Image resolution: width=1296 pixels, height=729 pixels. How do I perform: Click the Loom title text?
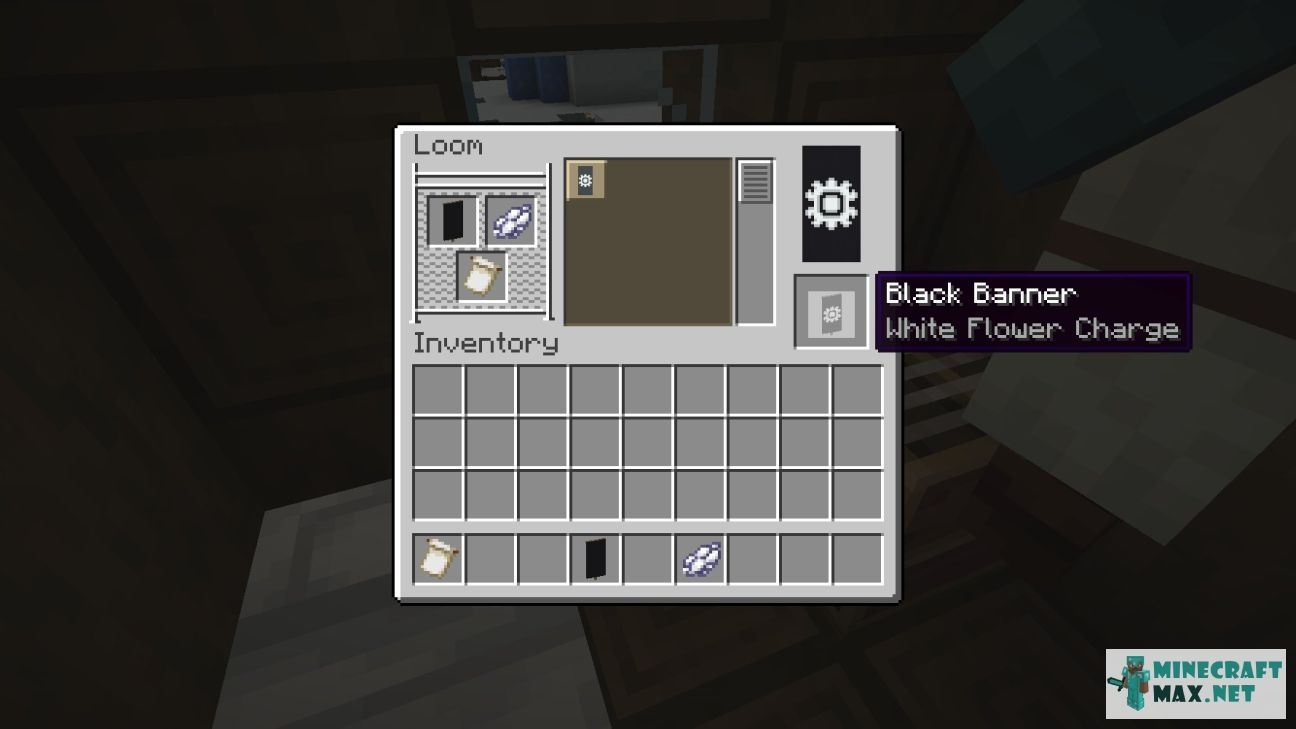click(x=447, y=146)
